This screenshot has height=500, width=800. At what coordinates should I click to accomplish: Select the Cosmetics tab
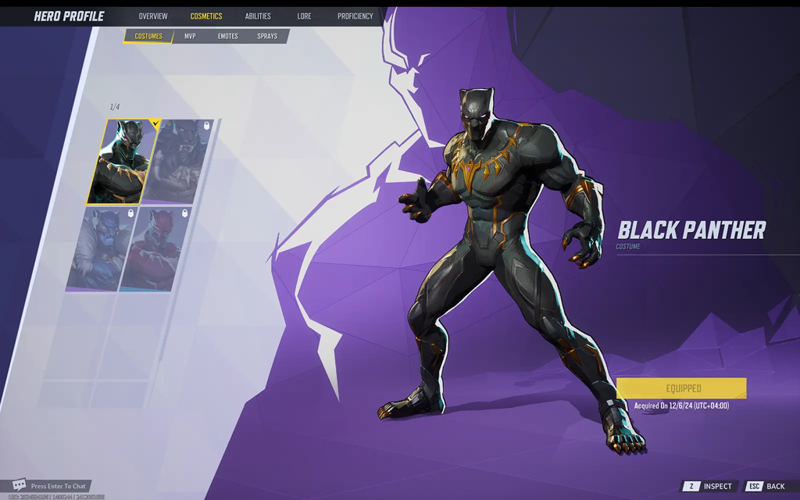206,16
